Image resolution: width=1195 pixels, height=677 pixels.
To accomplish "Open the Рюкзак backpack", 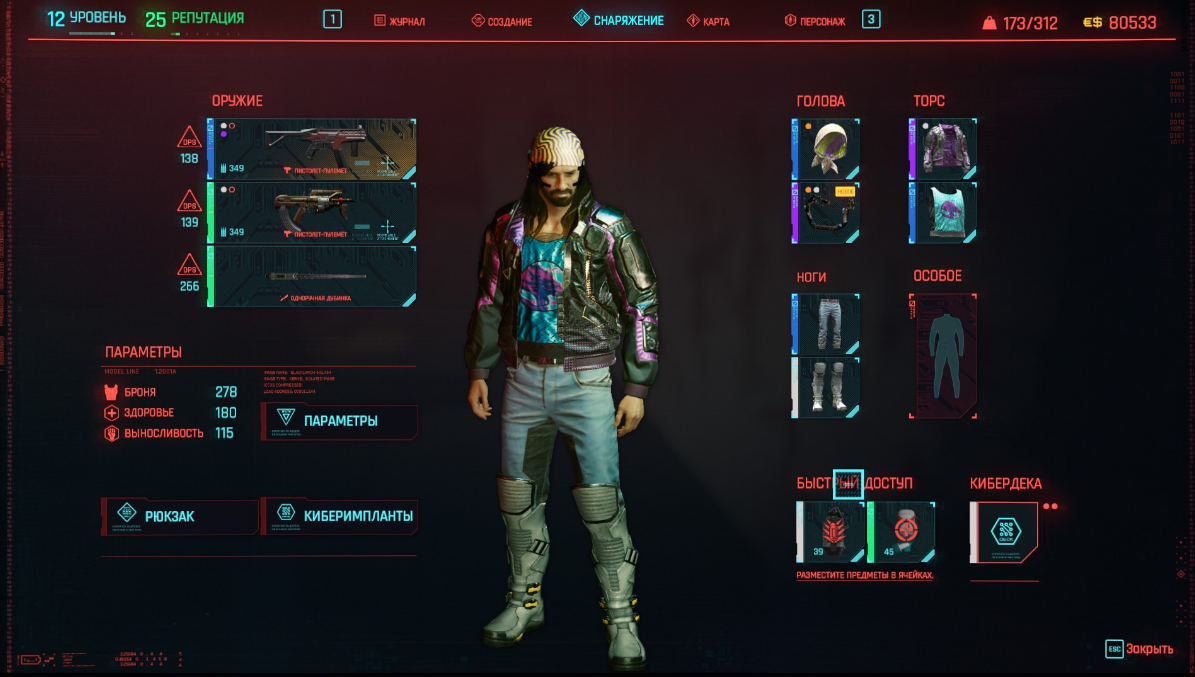I will [x=180, y=517].
